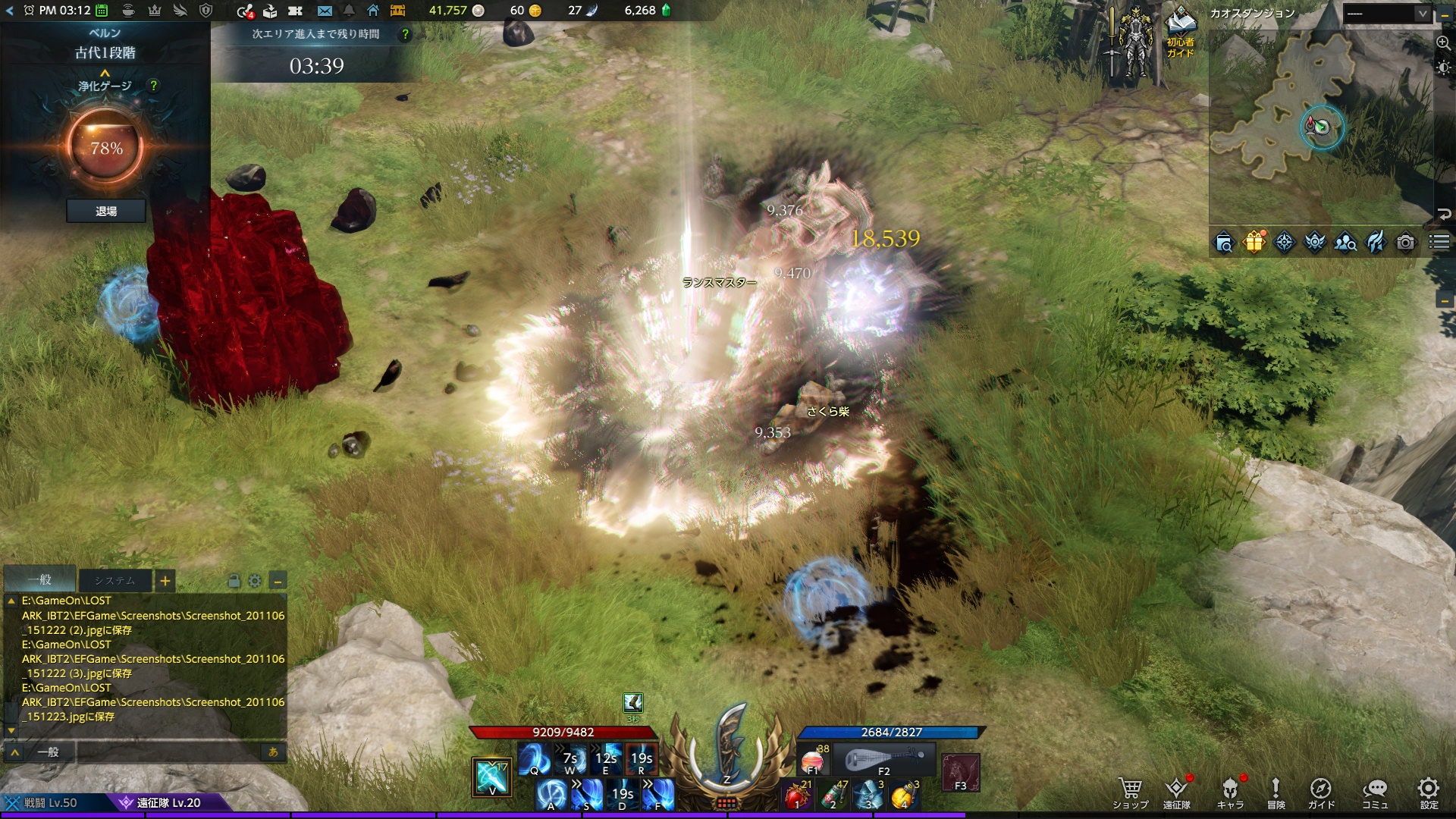Add a new chat tab with plus button
The image size is (1456, 819).
pos(165,582)
